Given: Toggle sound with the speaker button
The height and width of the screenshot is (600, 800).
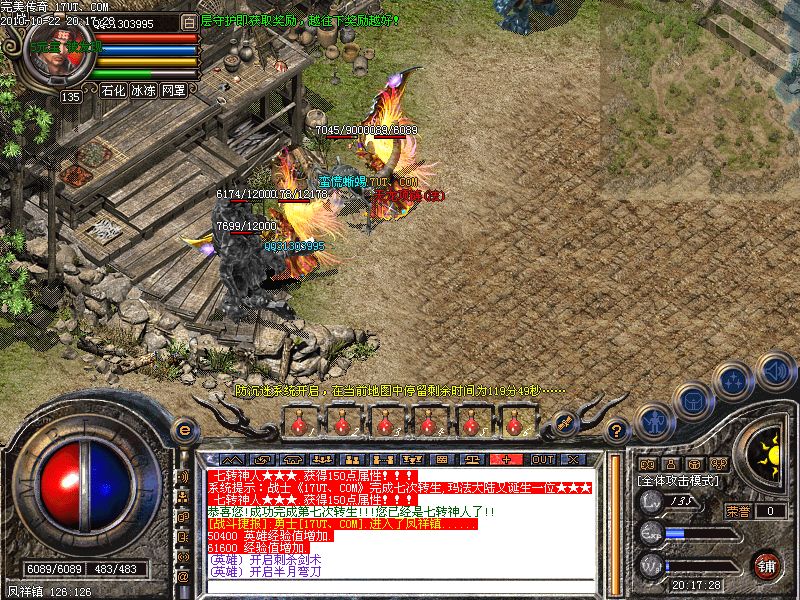Looking at the screenshot, I should coord(775,370).
